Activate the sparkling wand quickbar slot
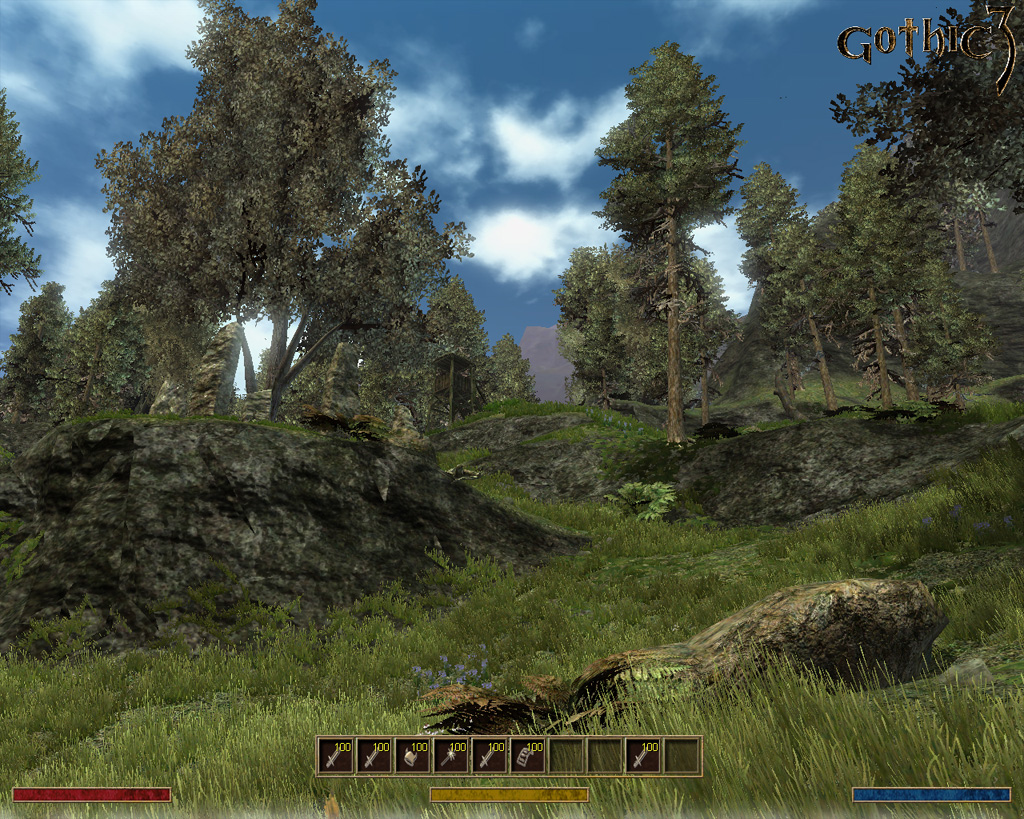Viewport: 1024px width, 819px height. (x=451, y=756)
